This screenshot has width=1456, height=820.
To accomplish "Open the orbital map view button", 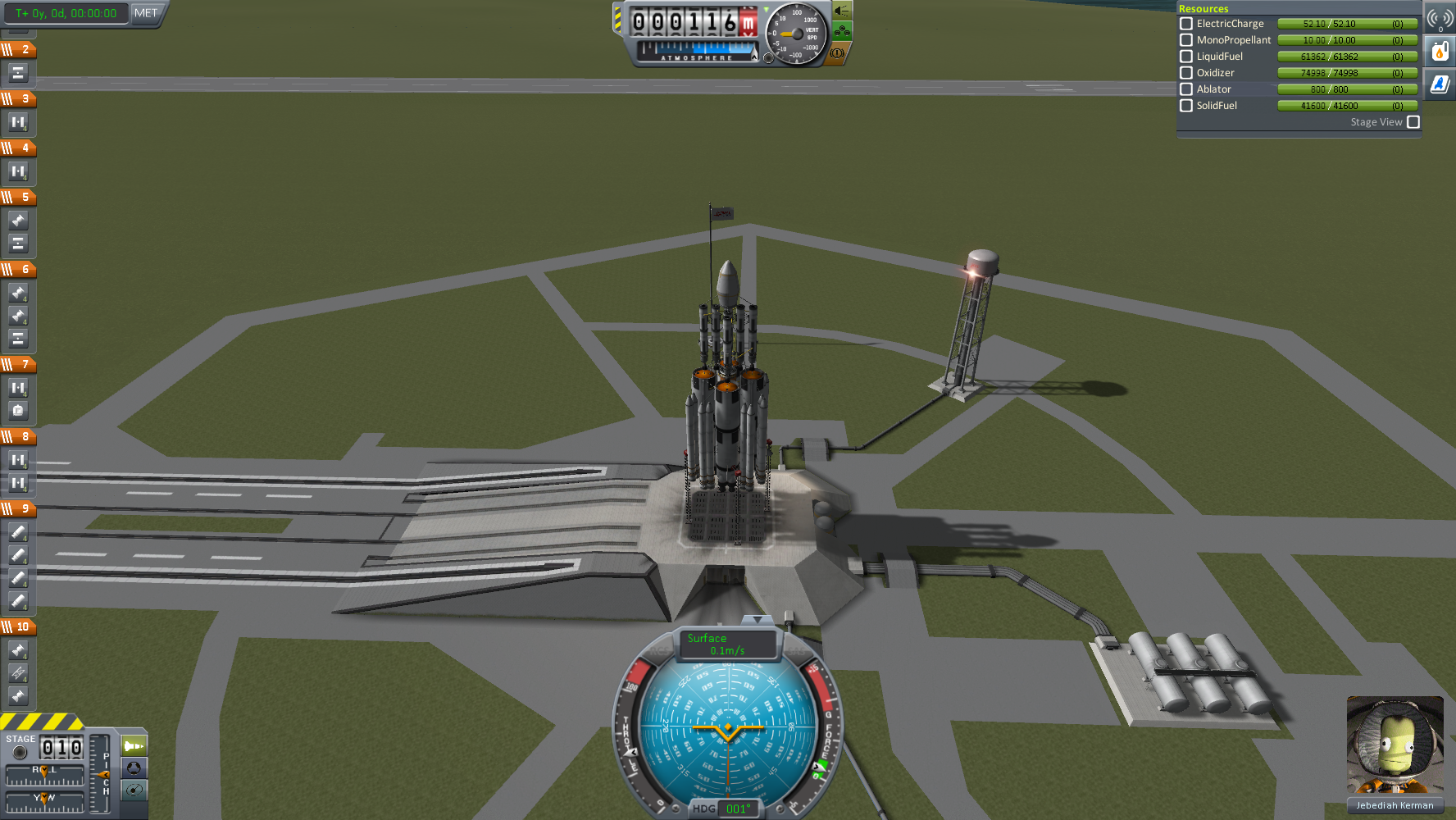I will (x=134, y=790).
